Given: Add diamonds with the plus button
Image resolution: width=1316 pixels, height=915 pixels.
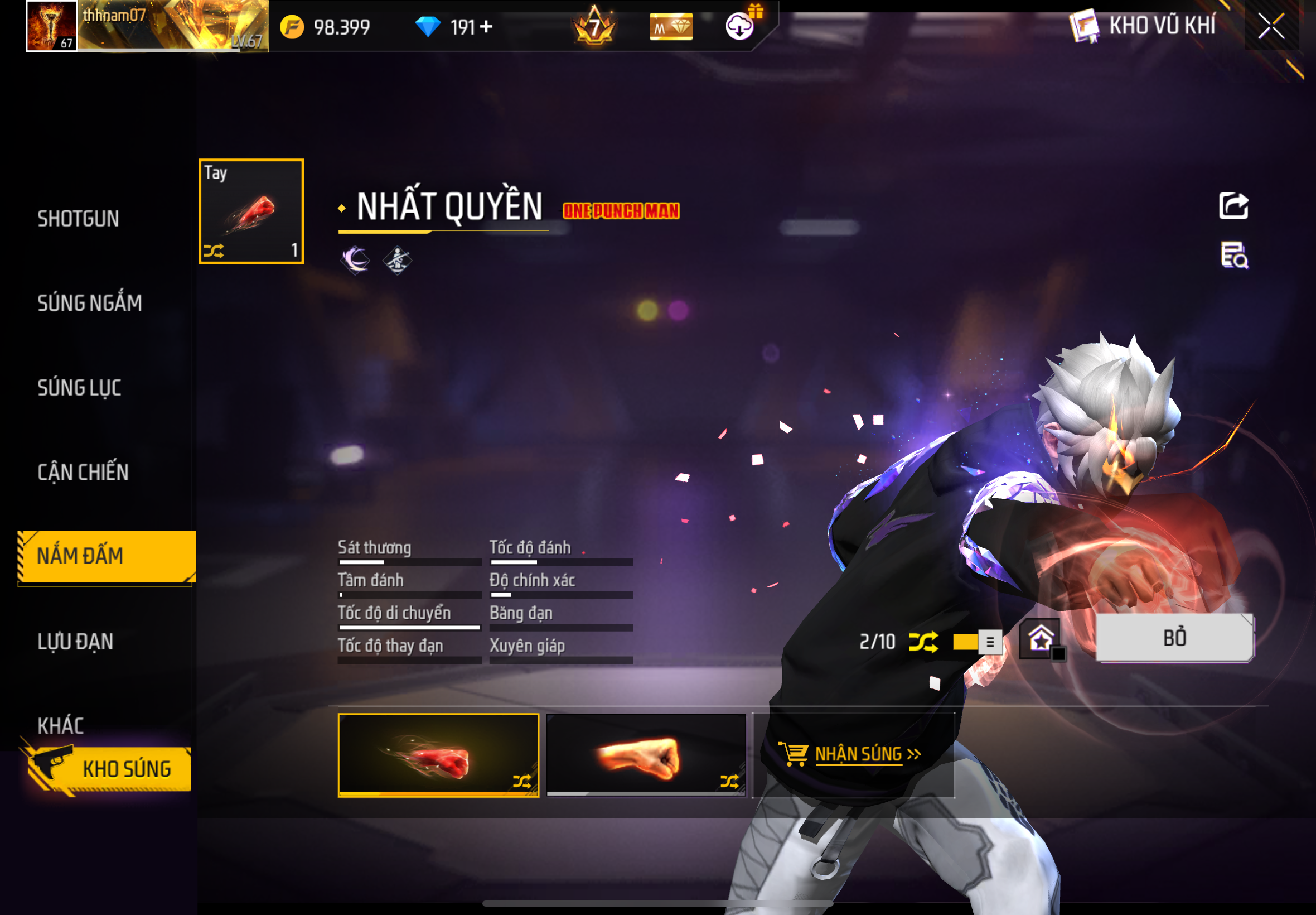Looking at the screenshot, I should (486, 27).
